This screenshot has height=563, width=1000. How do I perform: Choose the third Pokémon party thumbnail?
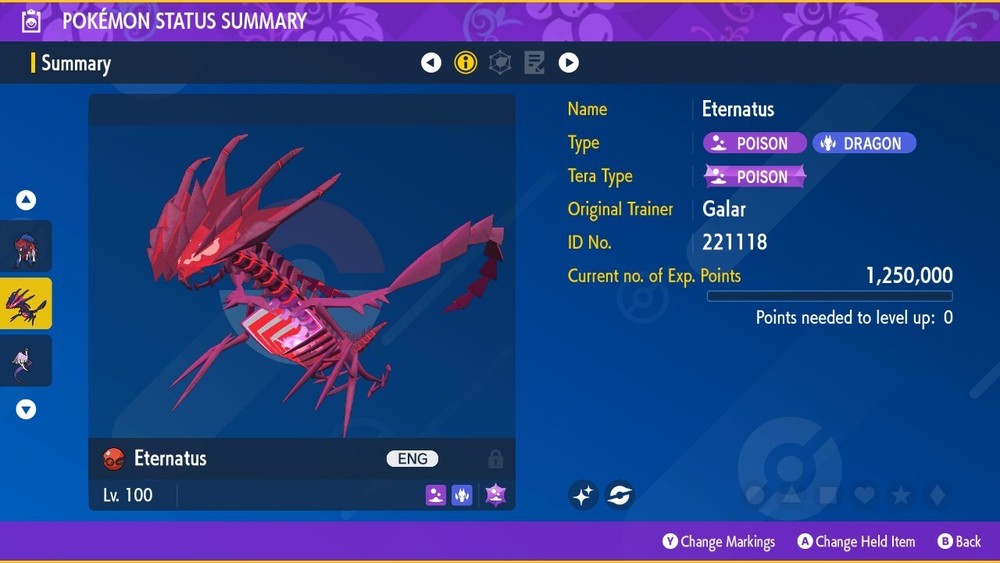point(26,361)
